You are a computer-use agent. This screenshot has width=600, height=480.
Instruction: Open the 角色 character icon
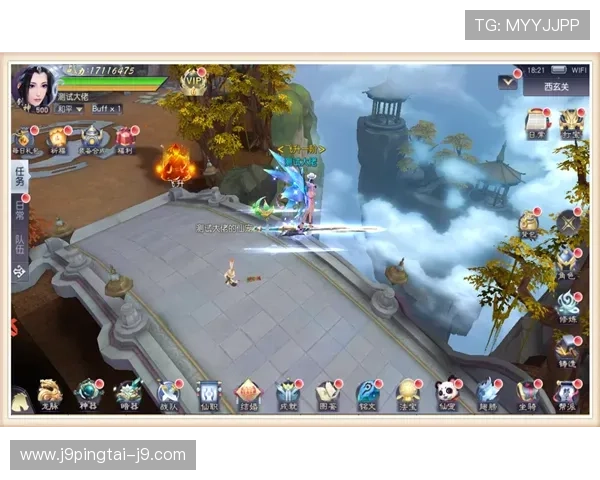(567, 262)
